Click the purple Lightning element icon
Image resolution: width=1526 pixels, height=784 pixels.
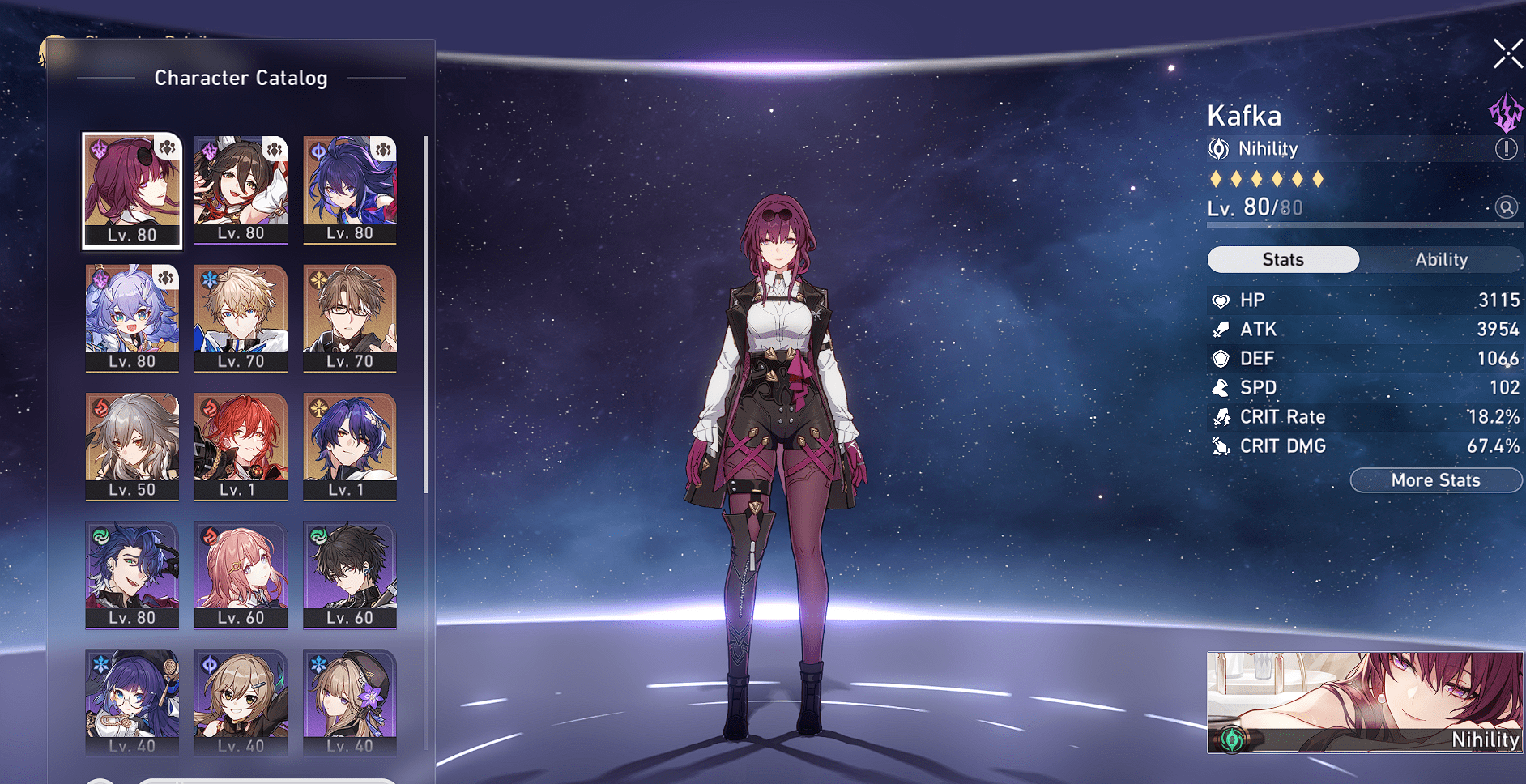point(1504,113)
